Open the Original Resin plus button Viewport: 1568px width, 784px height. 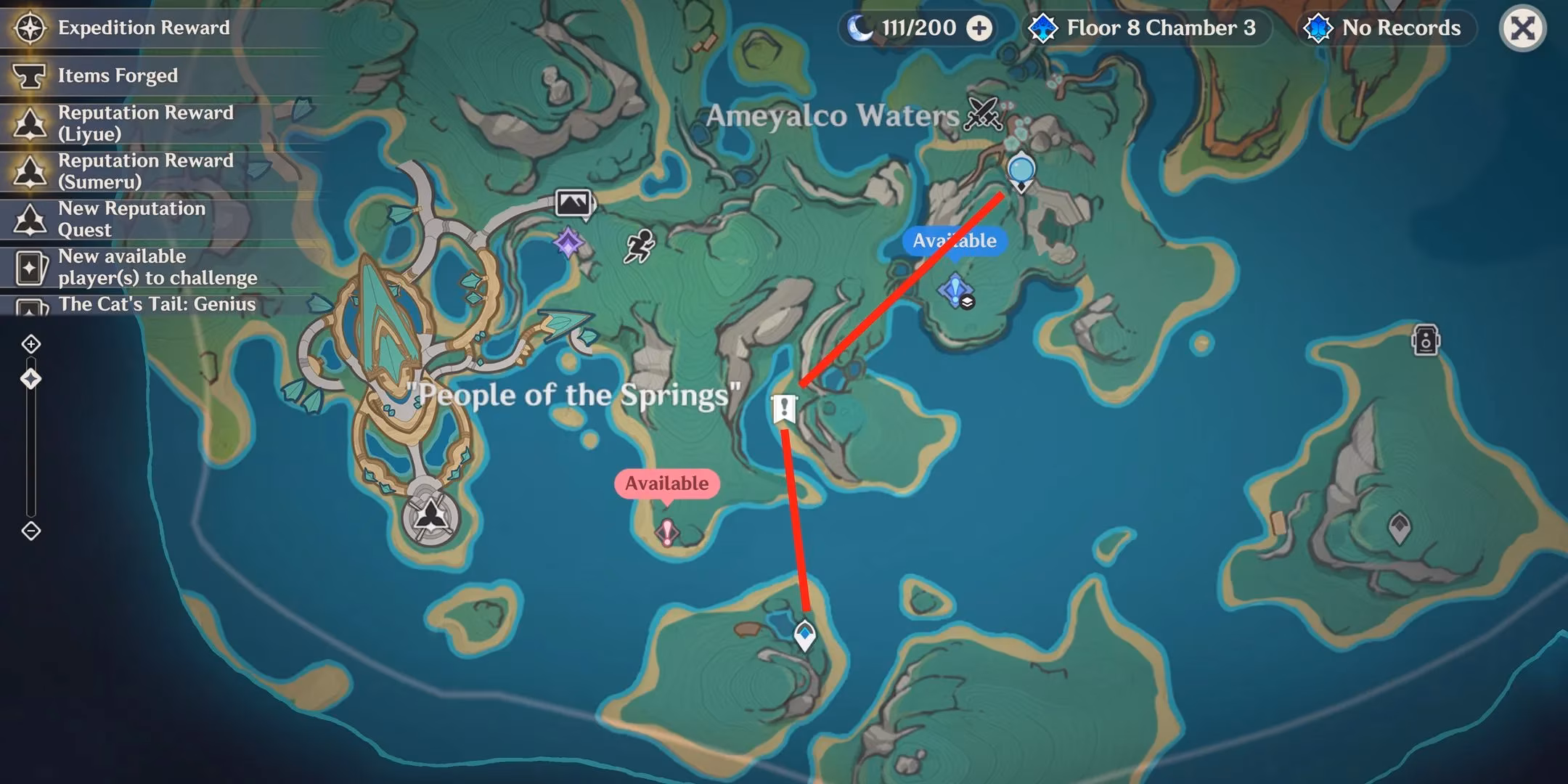click(980, 28)
